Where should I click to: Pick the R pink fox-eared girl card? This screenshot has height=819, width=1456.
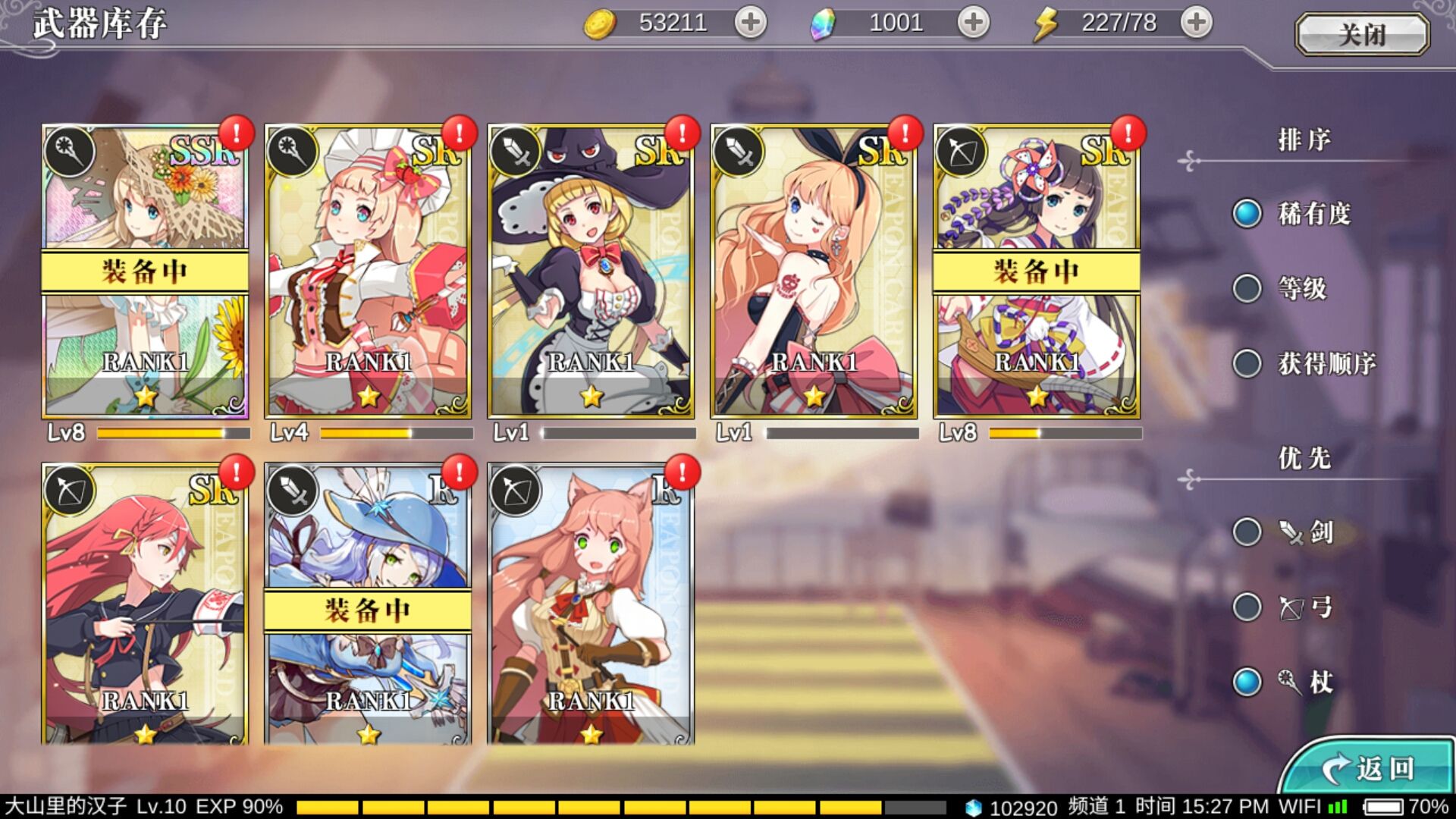[x=591, y=604]
